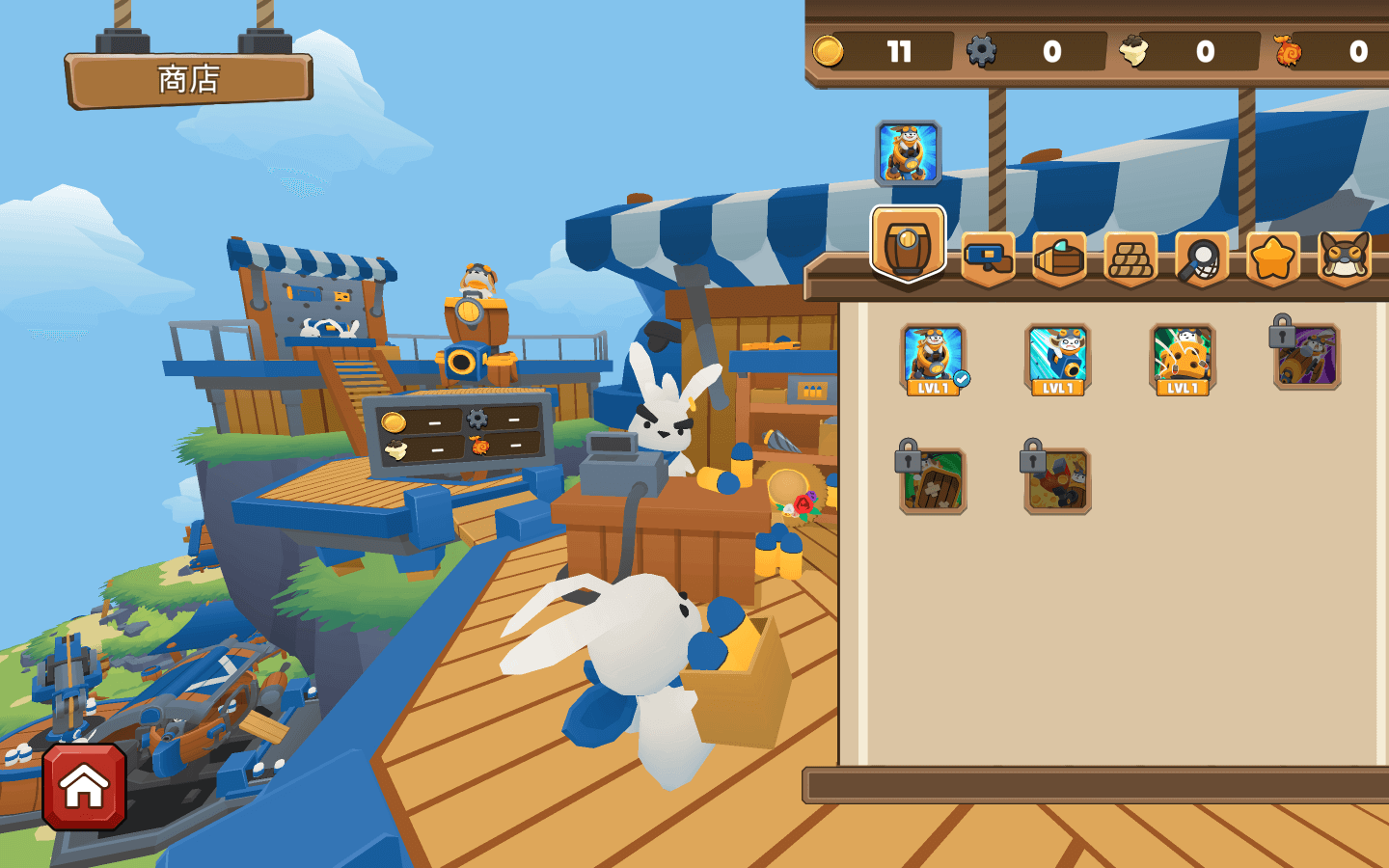Viewport: 1389px width, 868px height.
Task: Click the selected hamster preview above the tabs
Action: [908, 152]
